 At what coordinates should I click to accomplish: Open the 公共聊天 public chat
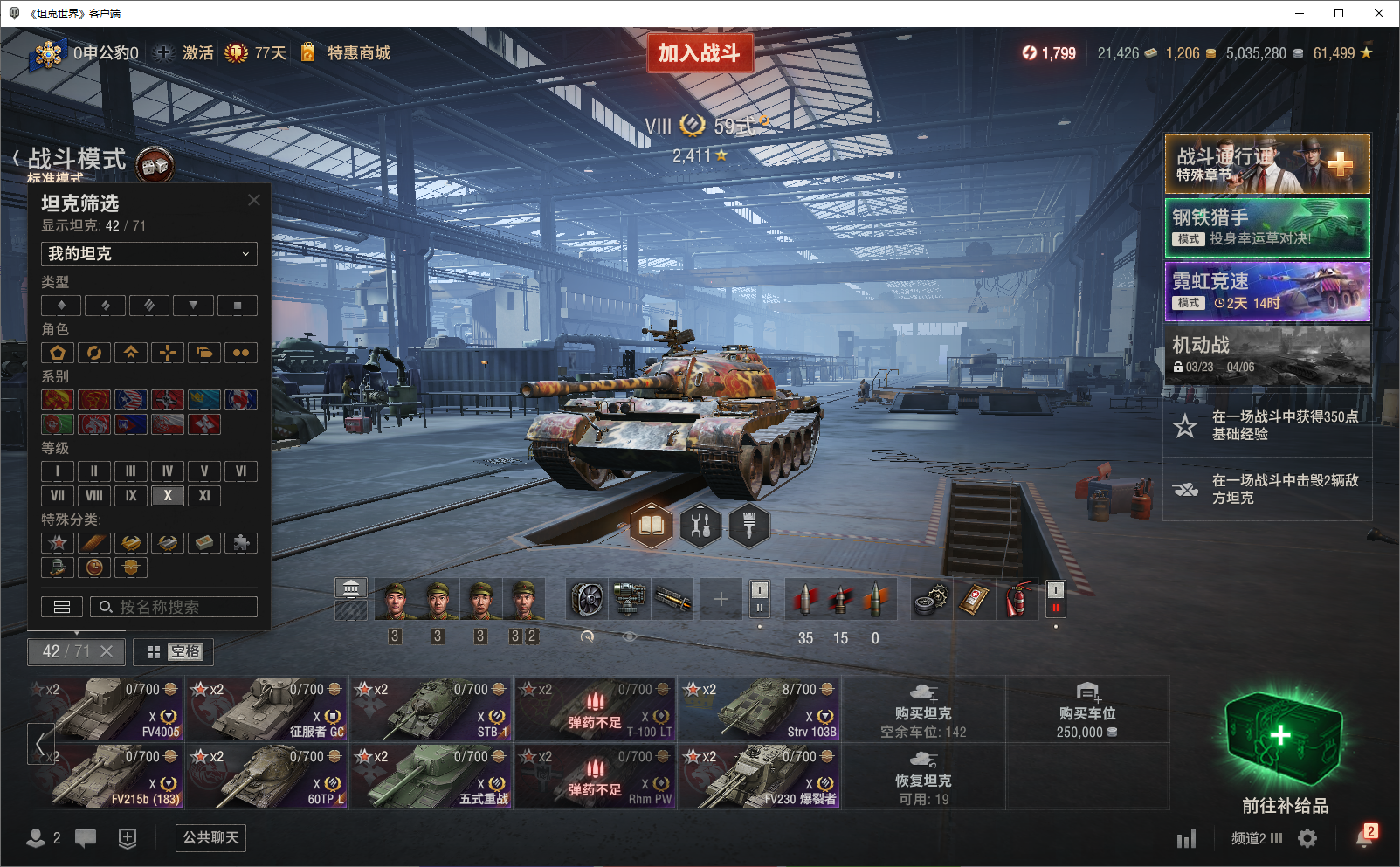(210, 838)
